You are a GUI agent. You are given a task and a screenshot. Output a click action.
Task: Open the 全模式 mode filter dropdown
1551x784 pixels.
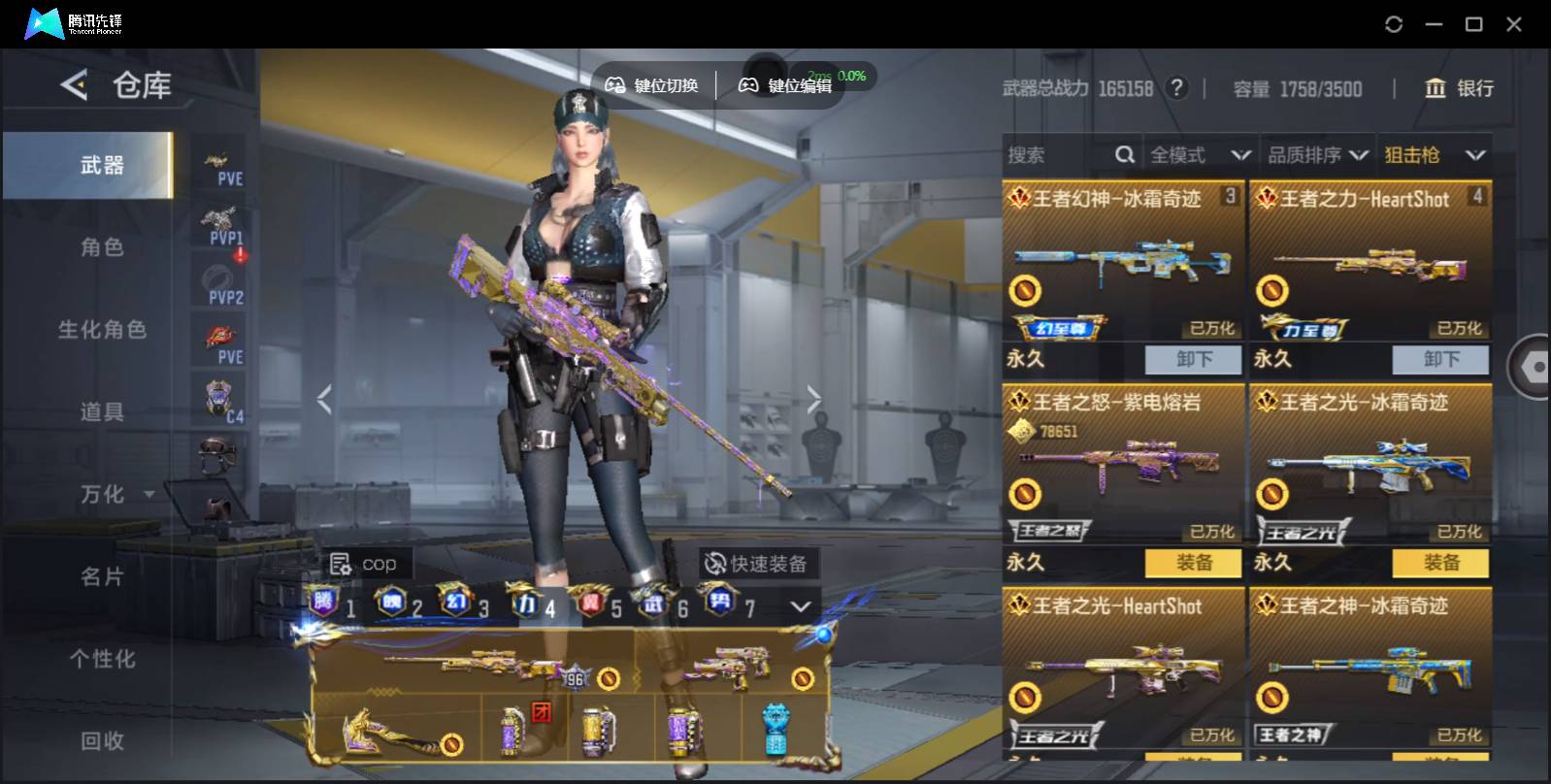pos(1200,155)
